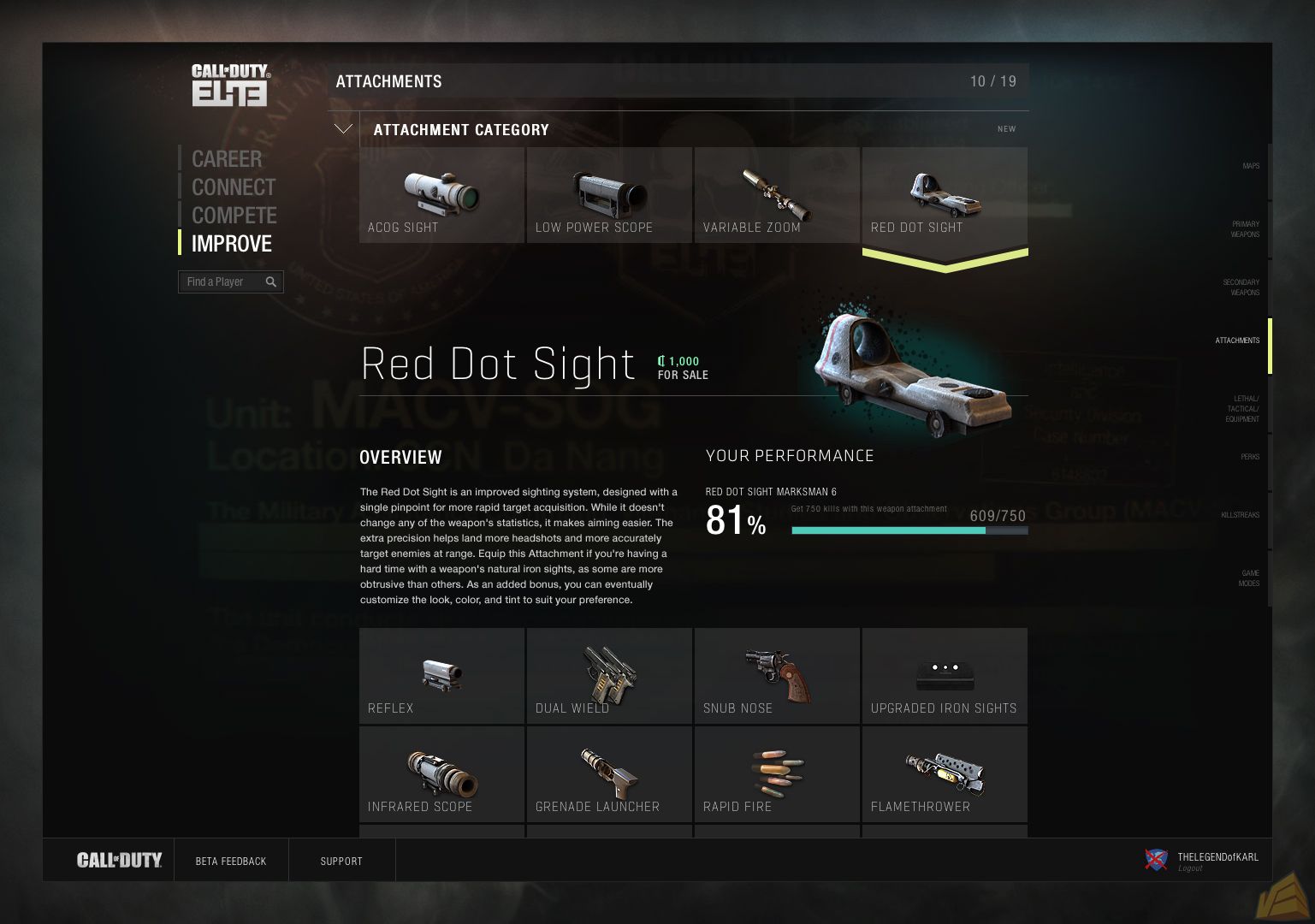The image size is (1315, 924).
Task: Jump to the Primary Weapons side tab
Action: click(x=1245, y=229)
